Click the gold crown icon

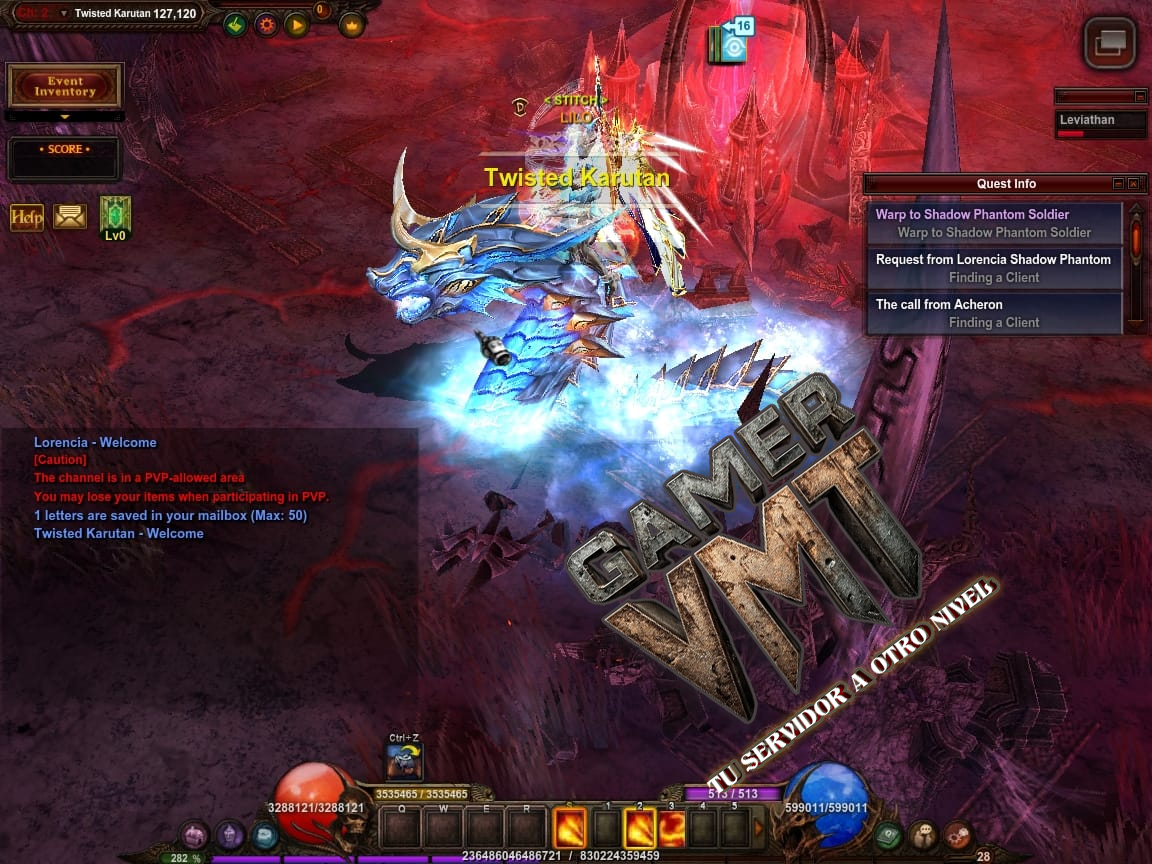point(352,25)
